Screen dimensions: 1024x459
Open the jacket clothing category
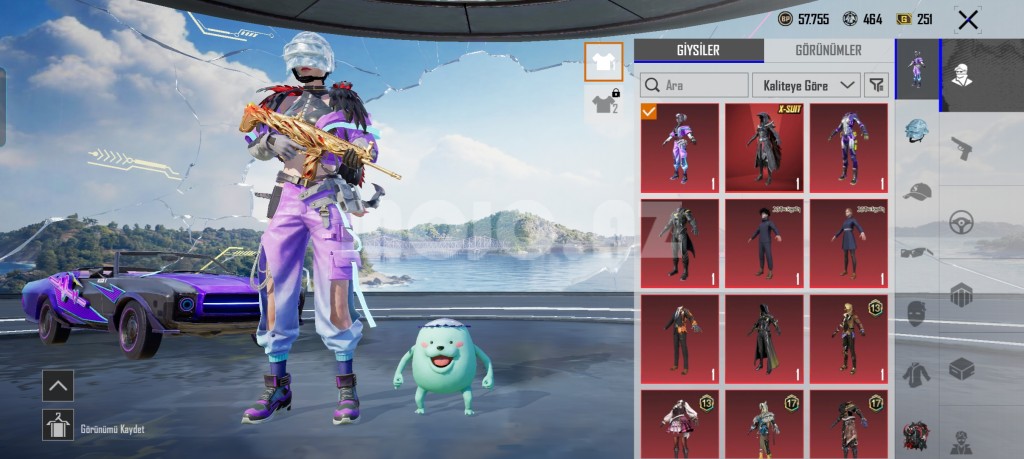[x=917, y=374]
